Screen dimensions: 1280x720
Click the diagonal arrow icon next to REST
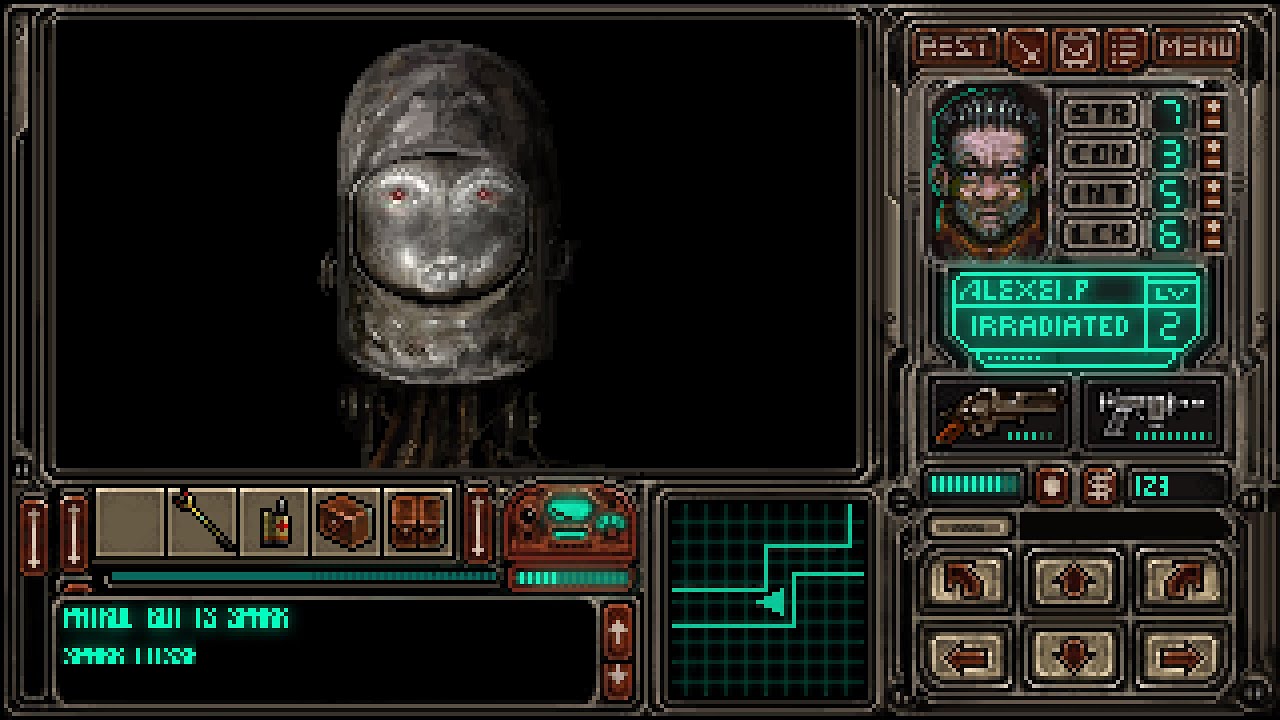click(1026, 48)
